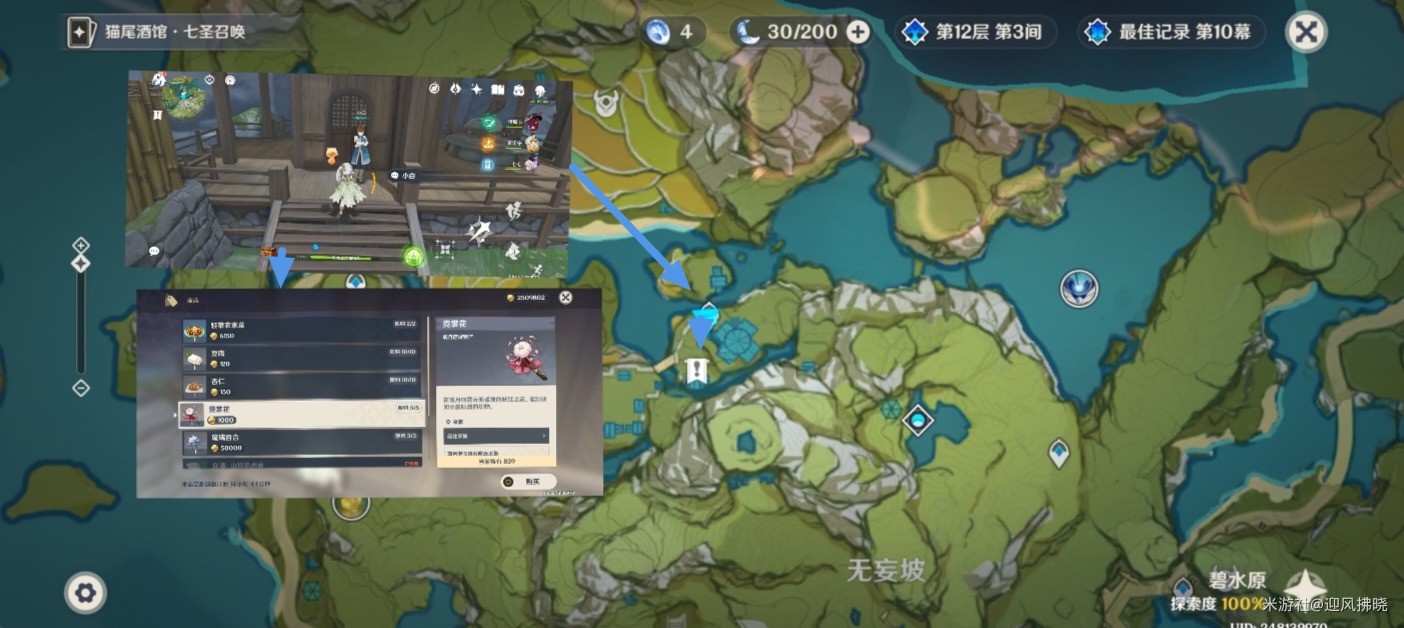Click the 购买 purchase button in the shop
The height and width of the screenshot is (628, 1404).
pyautogui.click(x=528, y=481)
